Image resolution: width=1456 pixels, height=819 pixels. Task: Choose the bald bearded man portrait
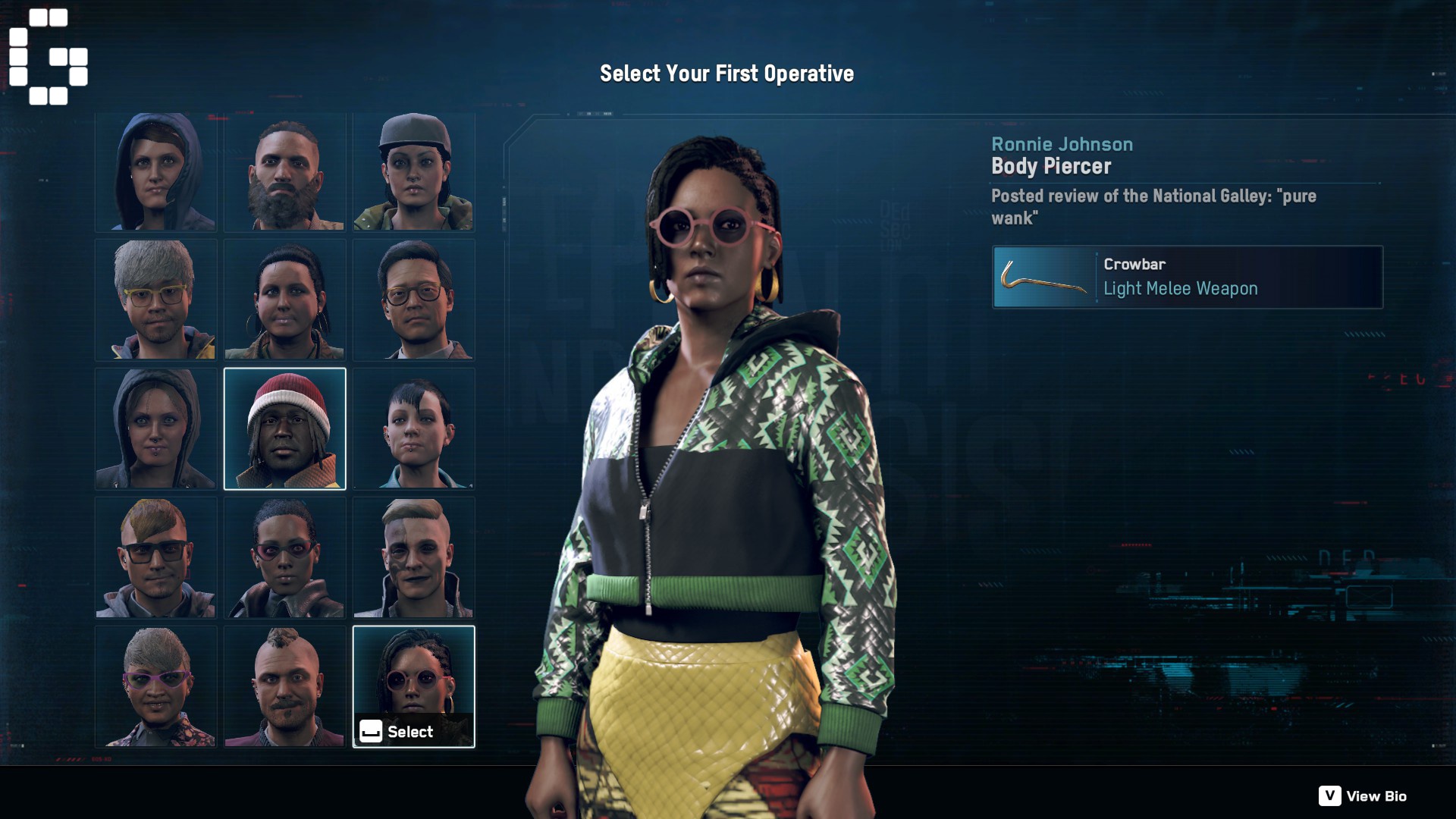(x=284, y=172)
